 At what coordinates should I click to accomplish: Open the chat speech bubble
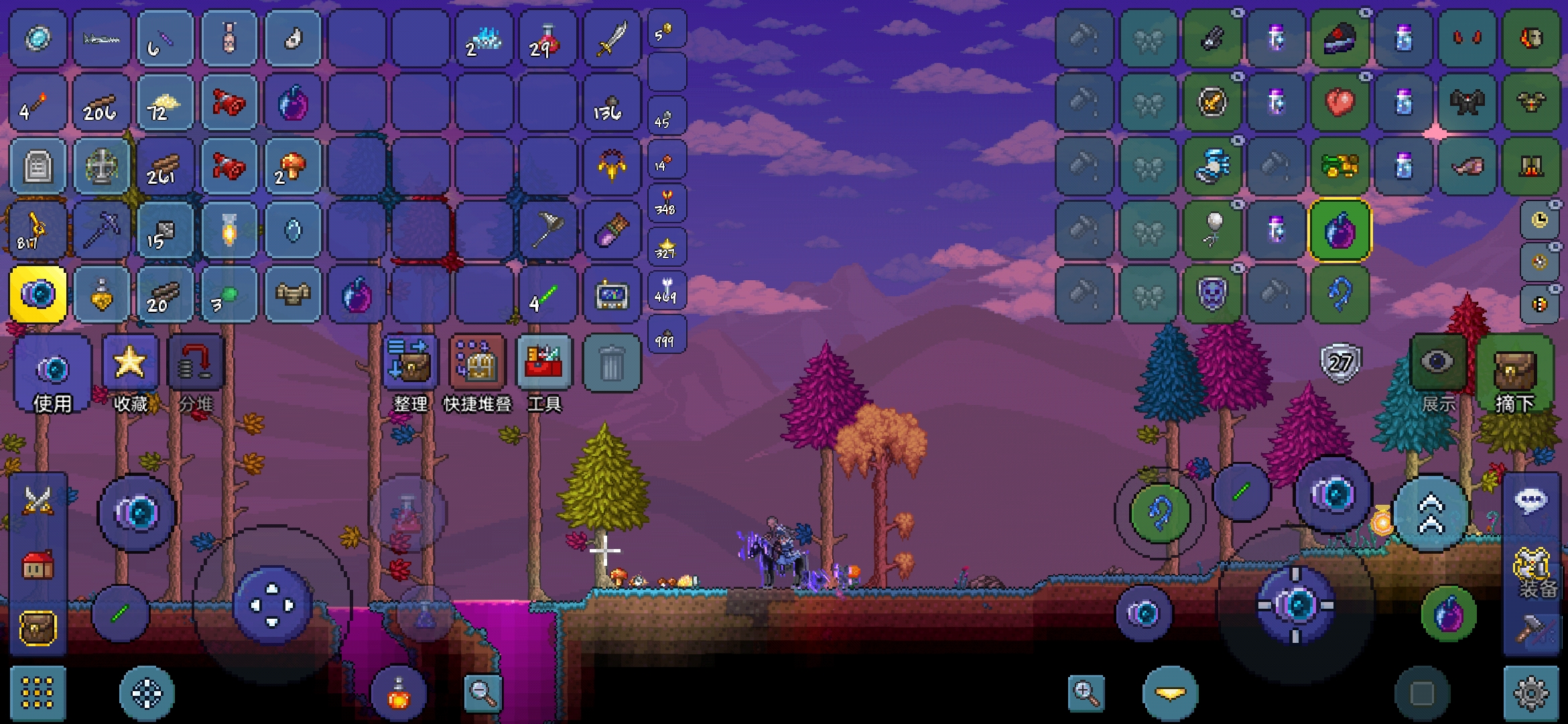[x=1531, y=500]
